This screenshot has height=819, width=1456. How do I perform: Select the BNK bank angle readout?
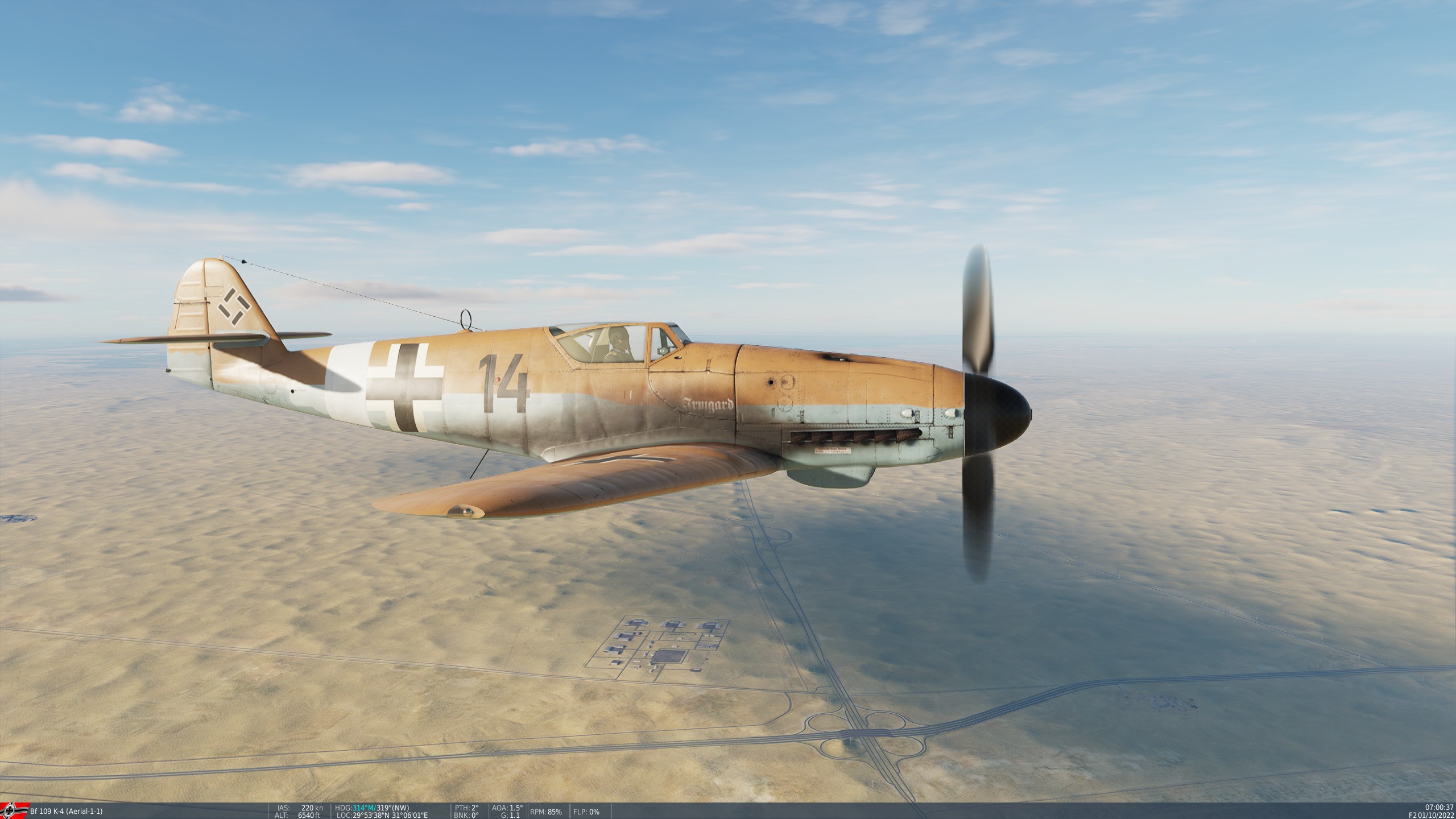[x=466, y=816]
